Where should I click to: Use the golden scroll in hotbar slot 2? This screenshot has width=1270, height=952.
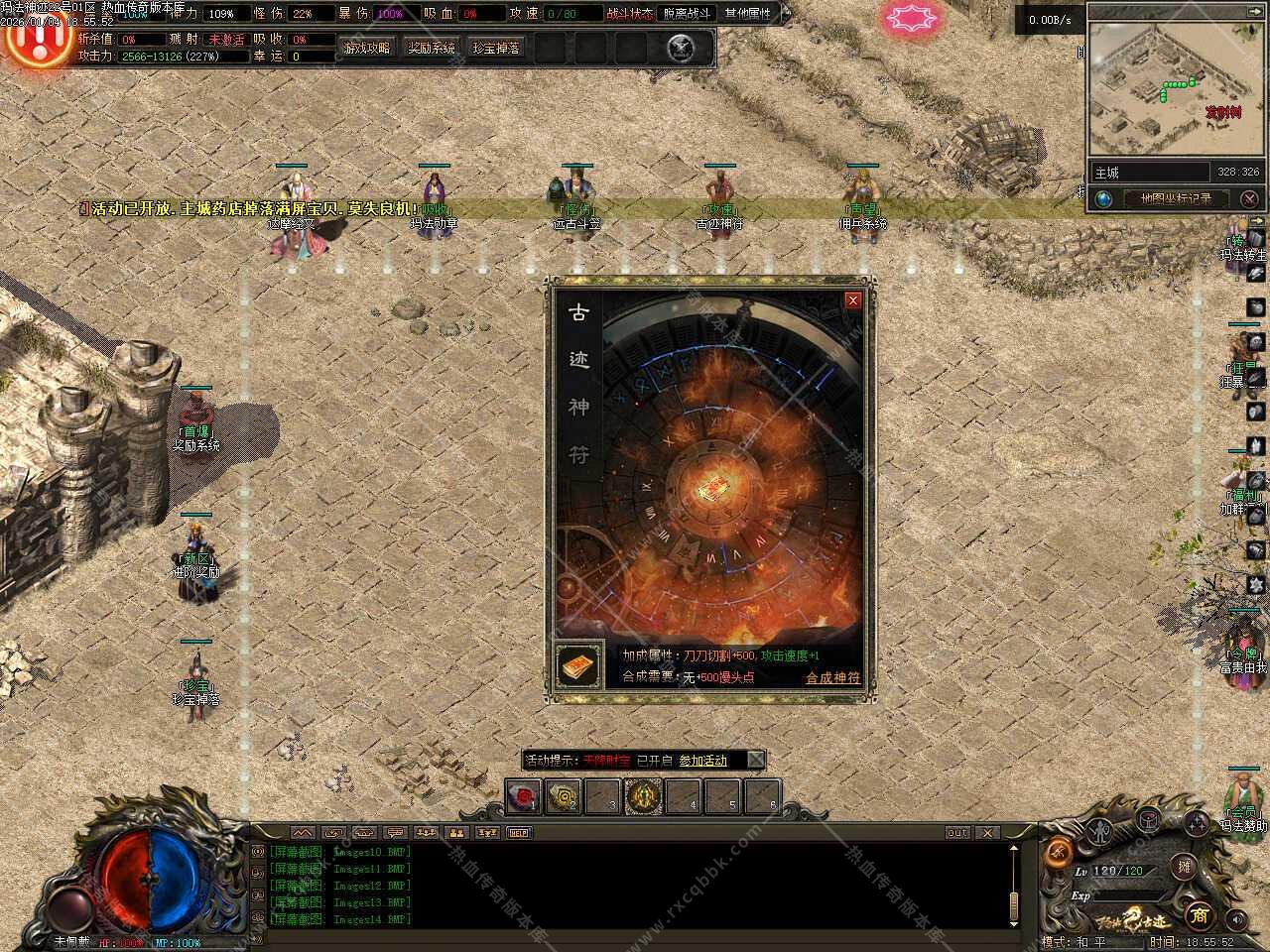[564, 796]
